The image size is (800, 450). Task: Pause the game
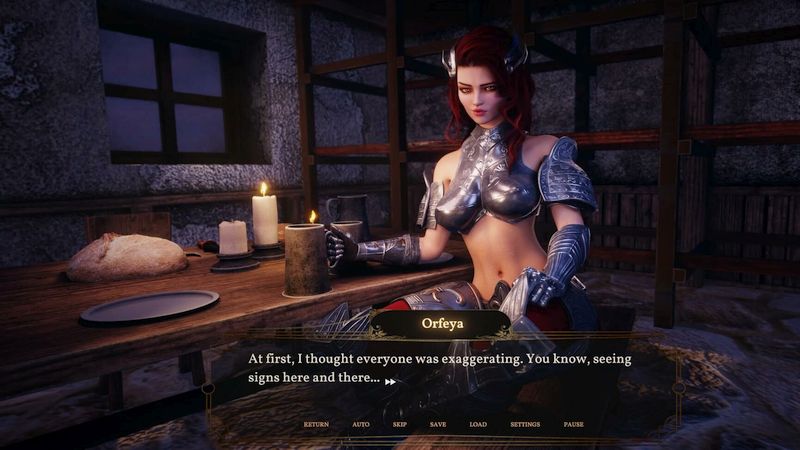click(573, 424)
